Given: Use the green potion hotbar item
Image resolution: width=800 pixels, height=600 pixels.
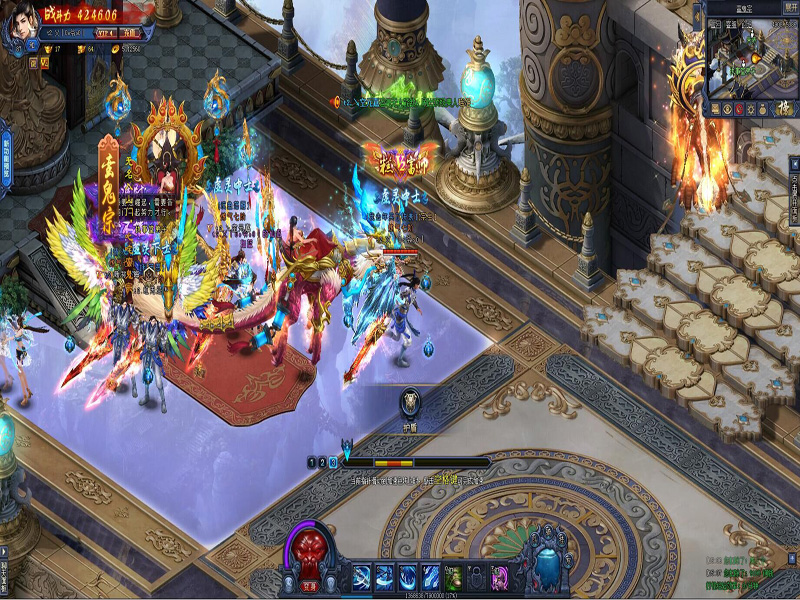Looking at the screenshot, I should click(453, 577).
